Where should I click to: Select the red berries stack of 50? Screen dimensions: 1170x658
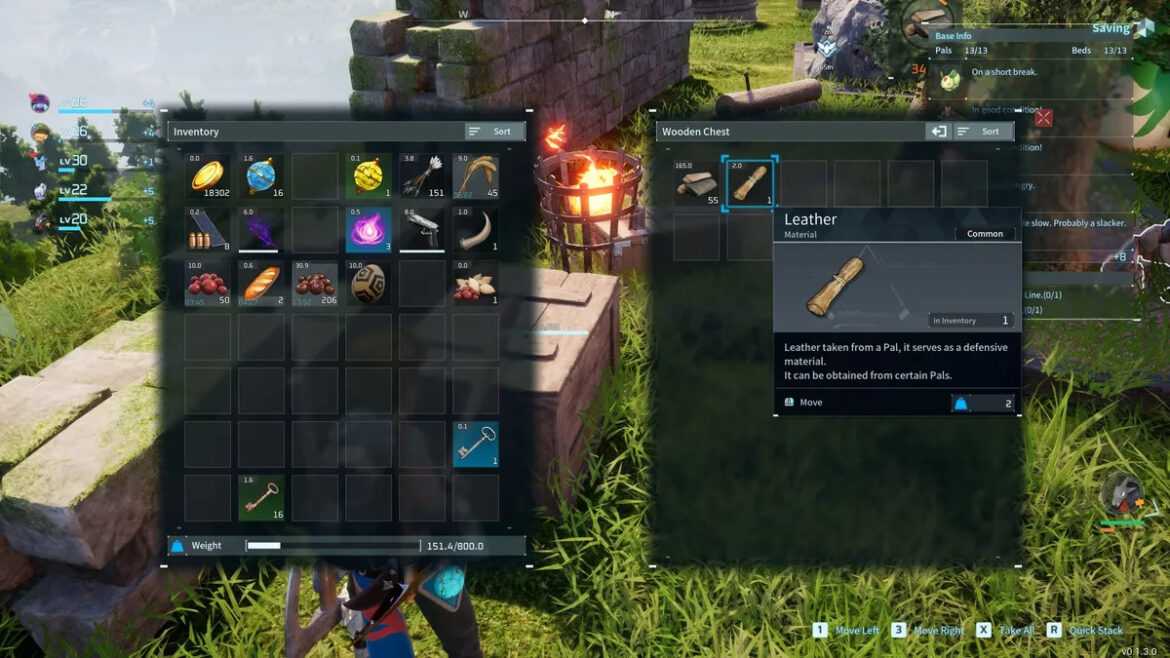(208, 284)
